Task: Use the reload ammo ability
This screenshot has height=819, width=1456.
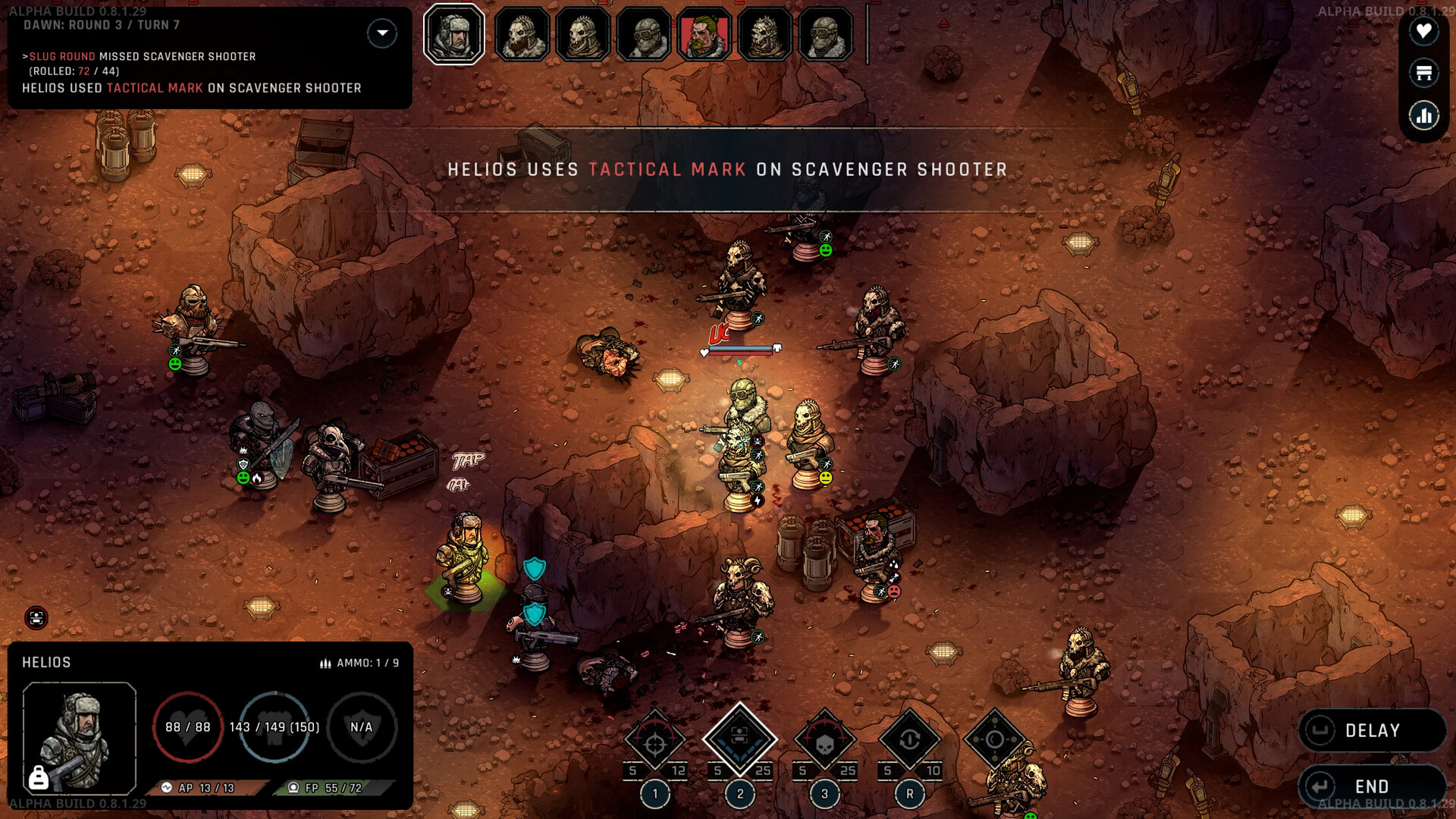Action: point(909,741)
